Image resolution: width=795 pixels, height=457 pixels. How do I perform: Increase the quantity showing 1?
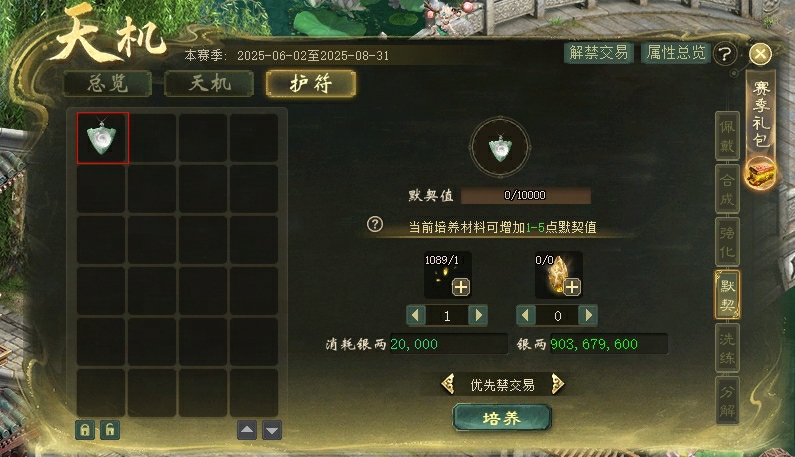click(479, 315)
